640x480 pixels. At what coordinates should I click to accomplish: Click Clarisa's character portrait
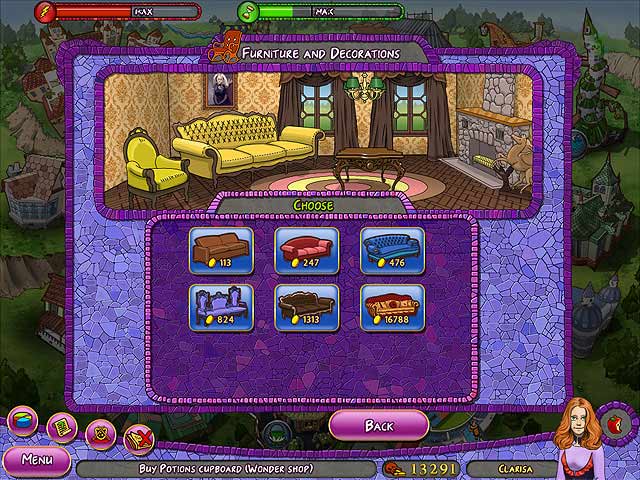coord(580,430)
